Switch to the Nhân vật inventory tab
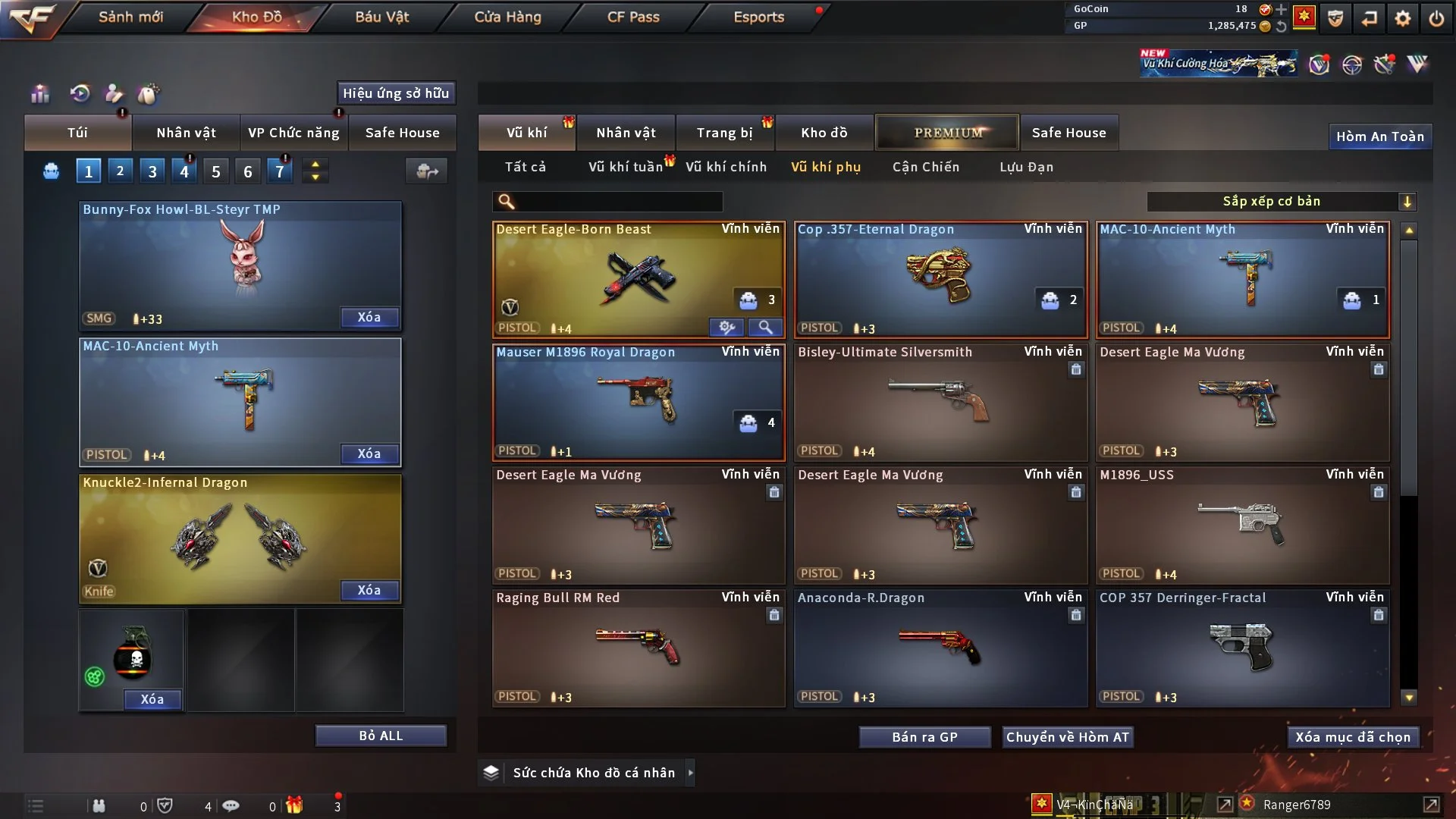This screenshot has width=1456, height=819. tap(626, 133)
